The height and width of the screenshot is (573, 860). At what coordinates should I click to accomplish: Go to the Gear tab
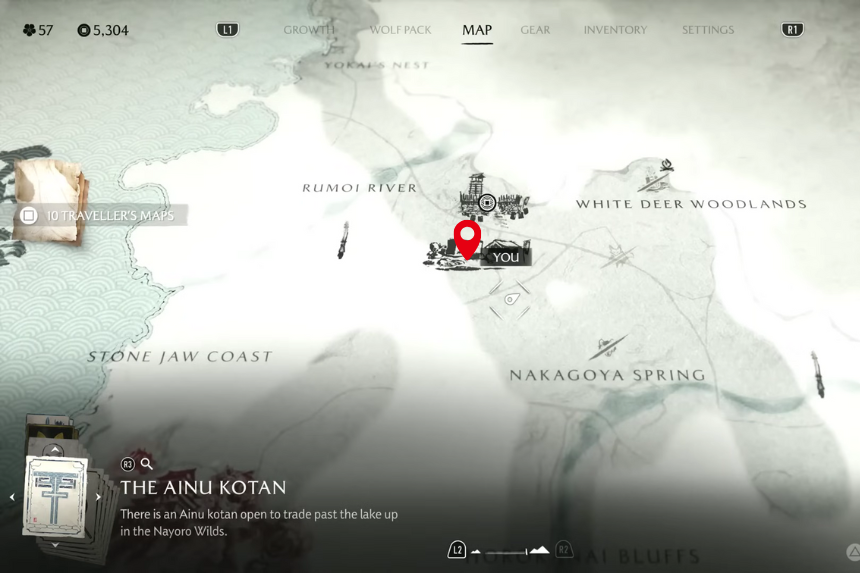point(535,30)
